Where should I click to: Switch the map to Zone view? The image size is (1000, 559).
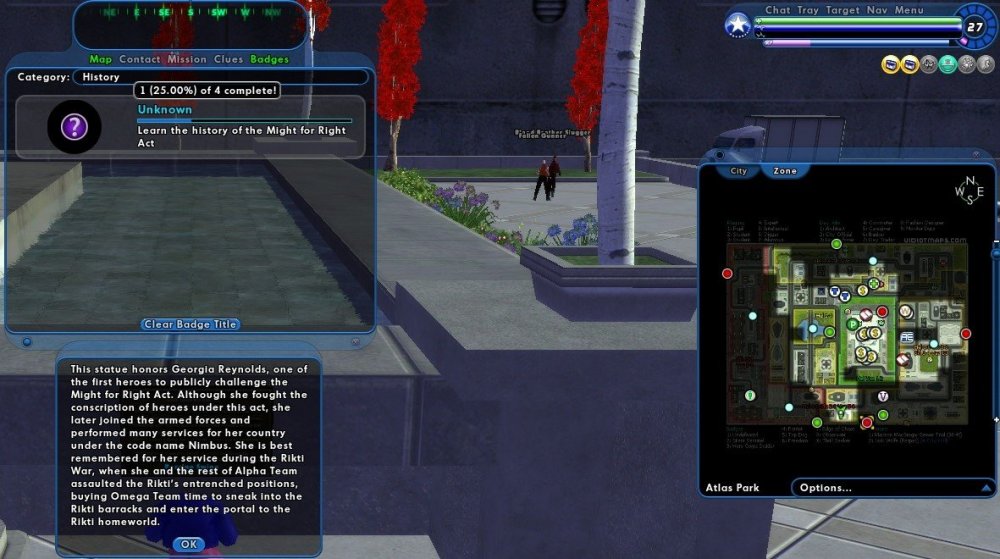tap(785, 171)
